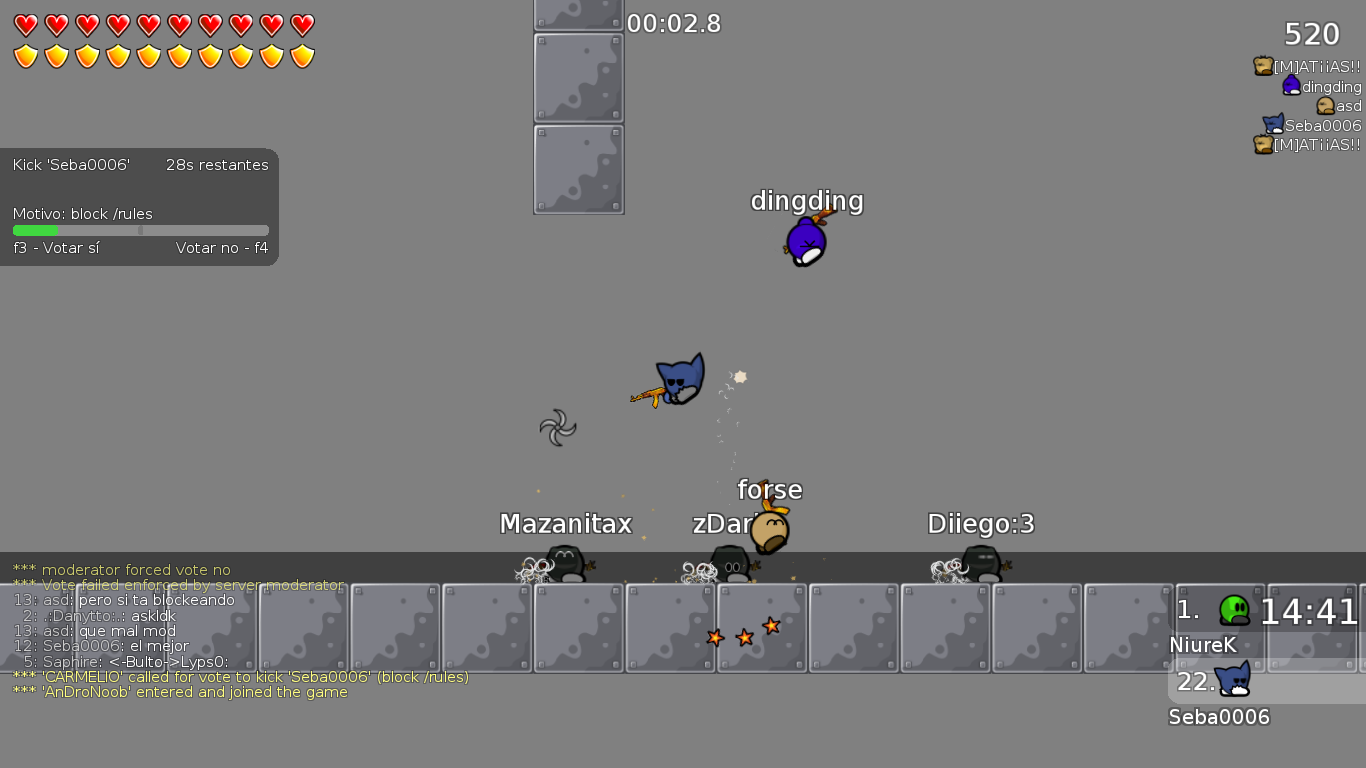Click the 14:41 best time beside NiureK

1309,610
